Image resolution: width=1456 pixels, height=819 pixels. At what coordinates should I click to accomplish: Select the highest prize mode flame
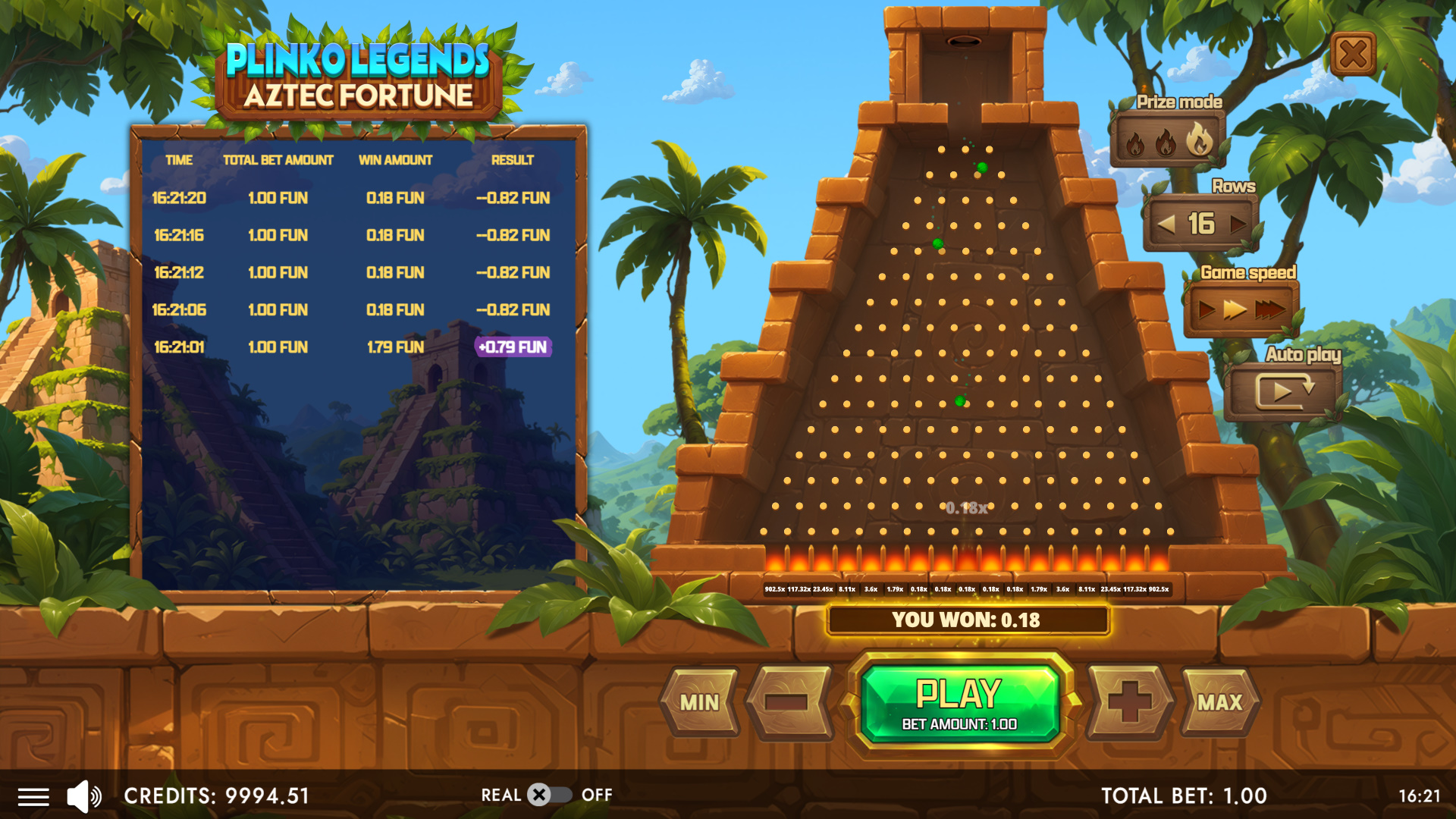1199,140
